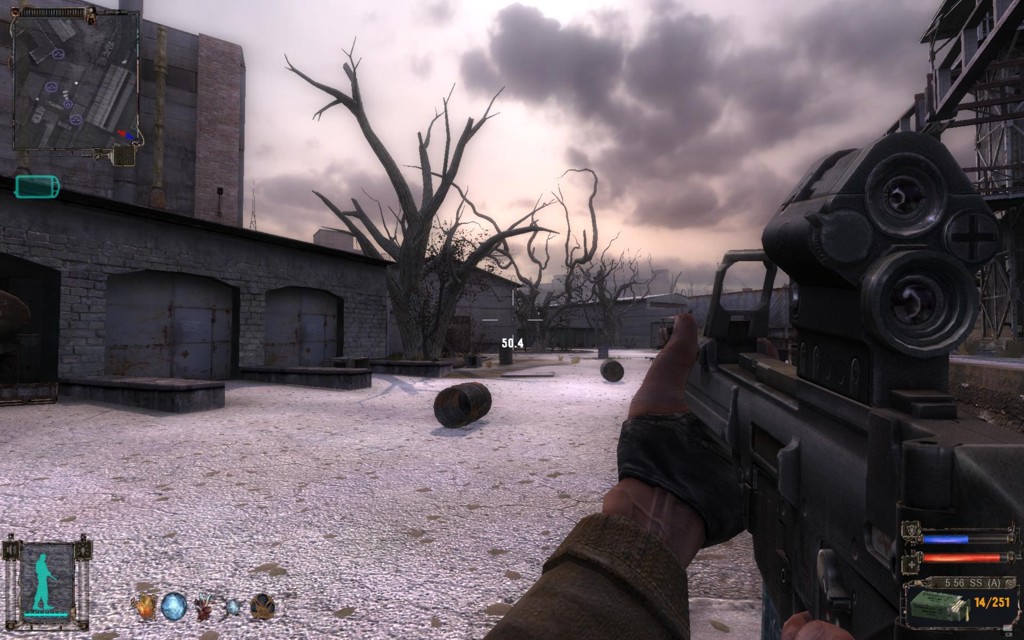Pick the small pale-blue spiked artifact
The width and height of the screenshot is (1024, 640).
233,606
